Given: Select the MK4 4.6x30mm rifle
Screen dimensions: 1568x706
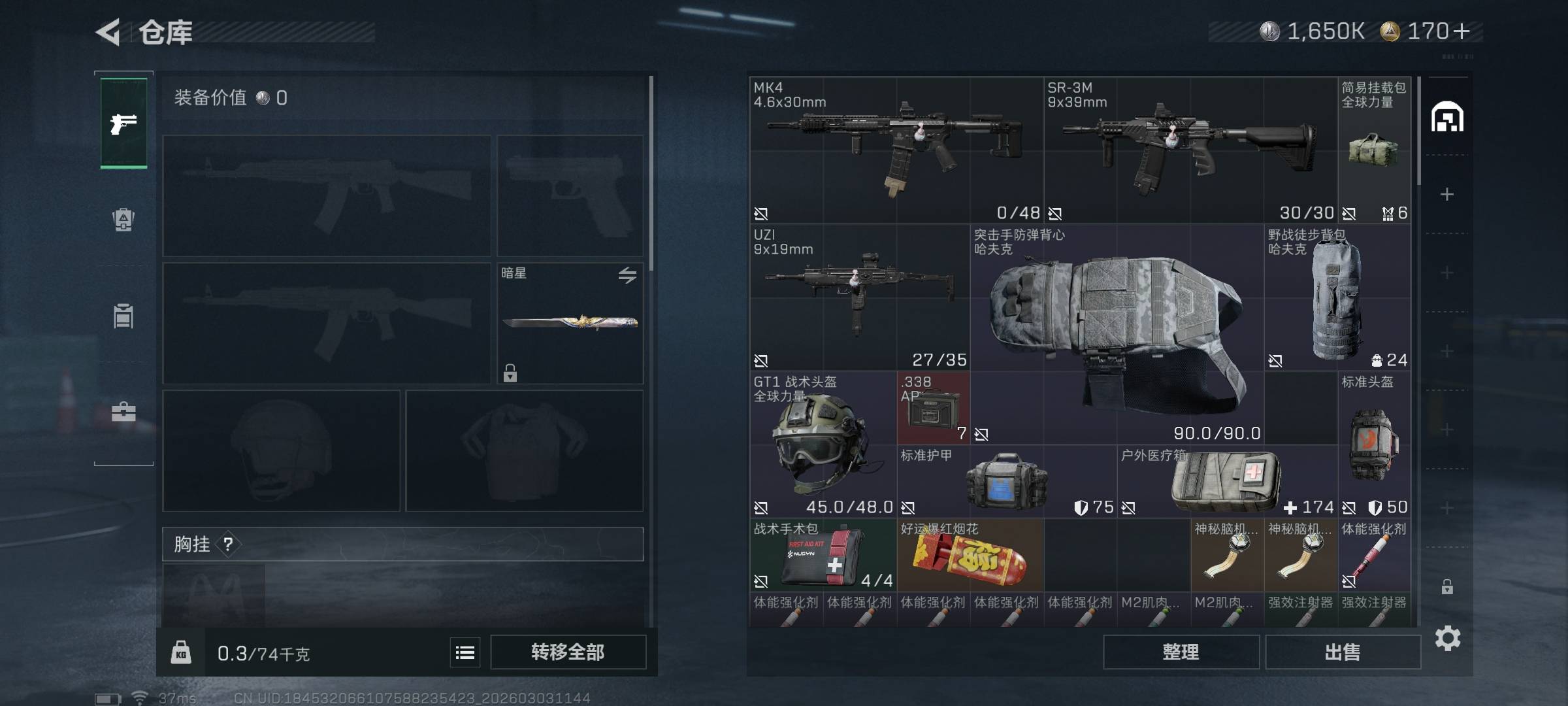Looking at the screenshot, I should [895, 150].
